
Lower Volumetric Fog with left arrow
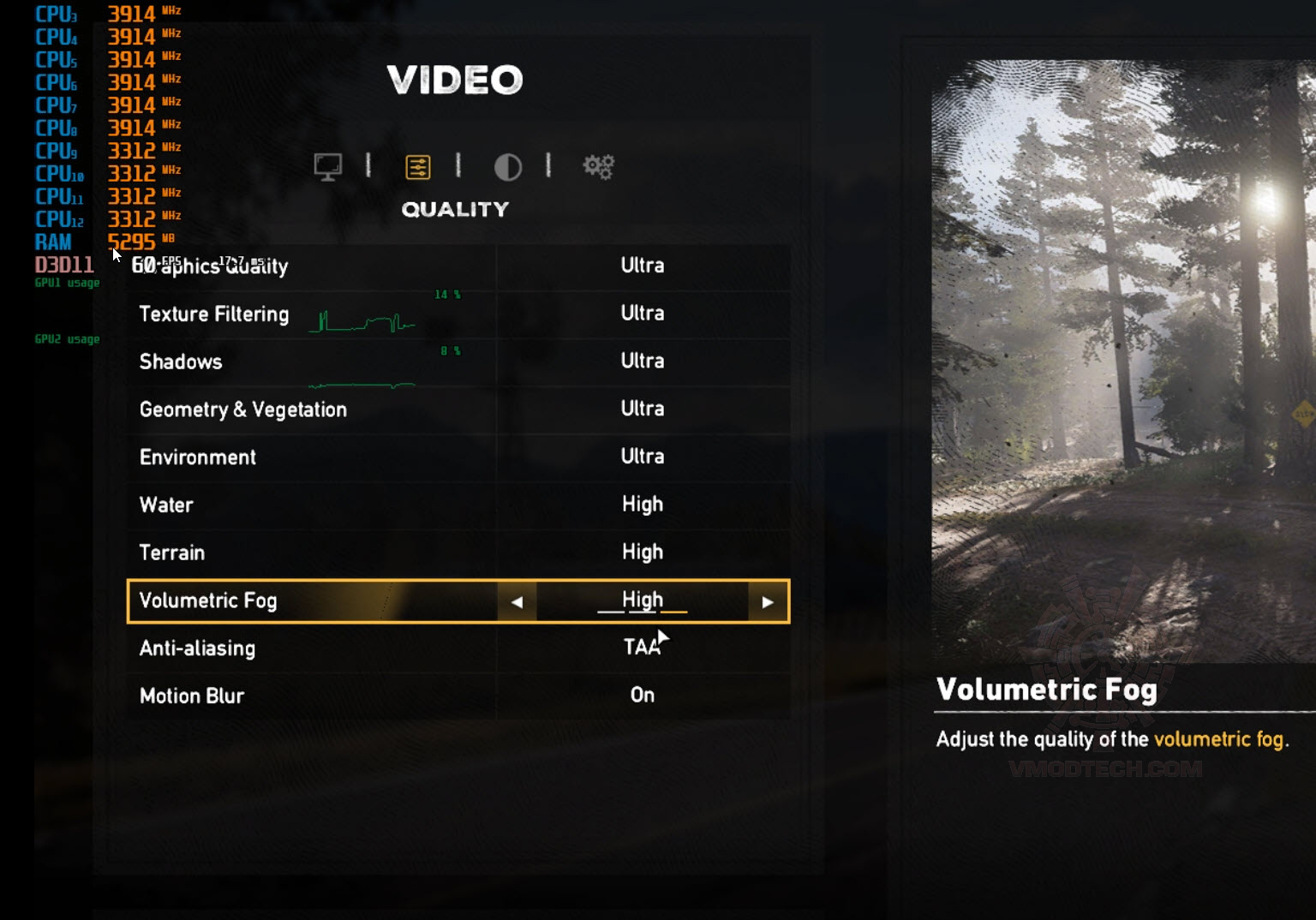(517, 601)
